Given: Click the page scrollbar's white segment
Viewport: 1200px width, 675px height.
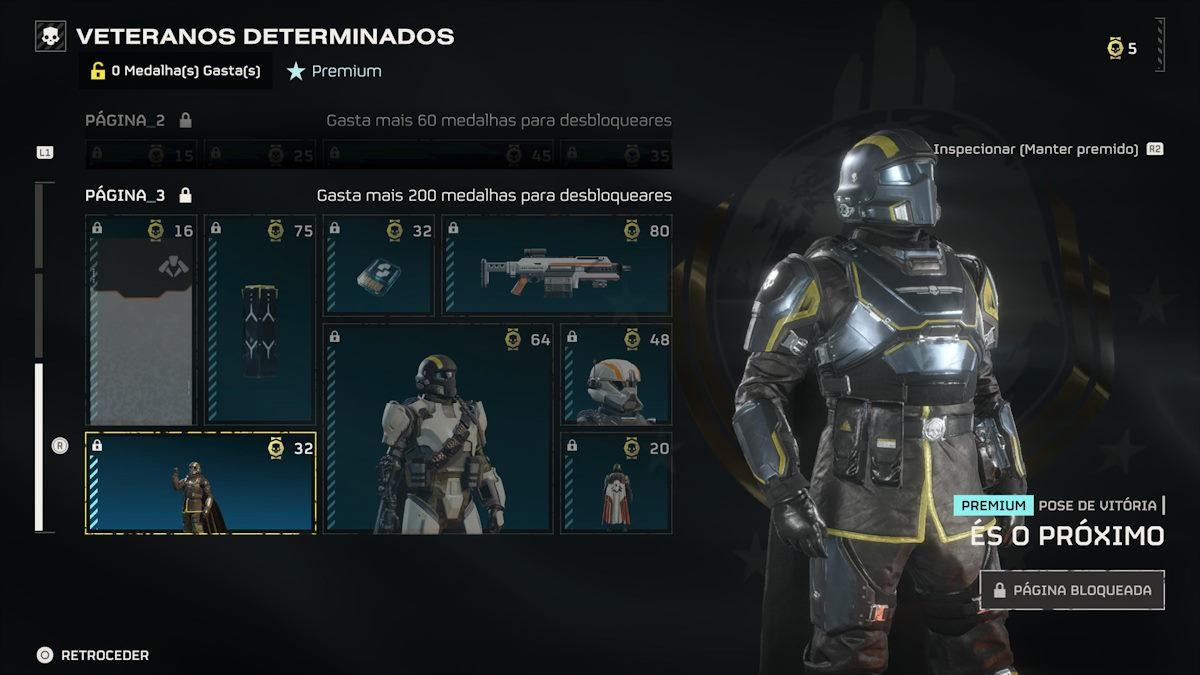Looking at the screenshot, I should 39,447.
